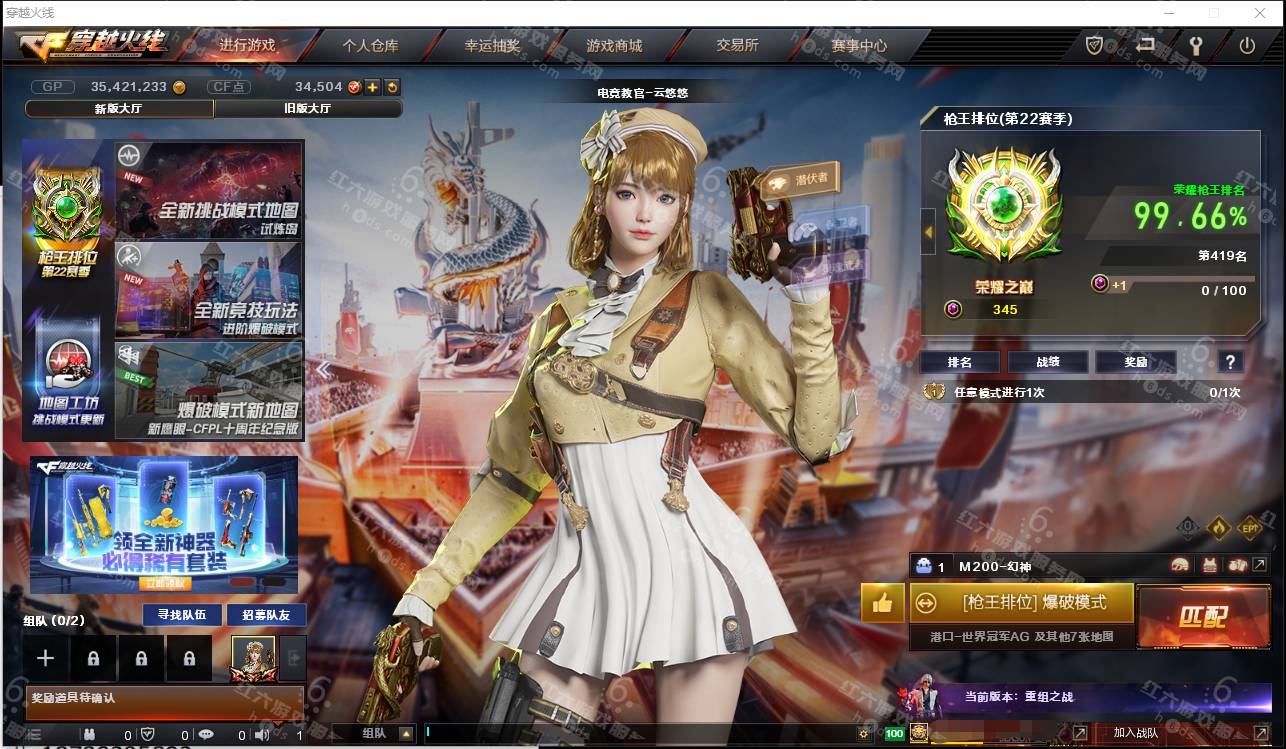Image resolution: width=1286 pixels, height=749 pixels.
Task: Open the 奖励 rewards panel
Action: coord(1135,362)
